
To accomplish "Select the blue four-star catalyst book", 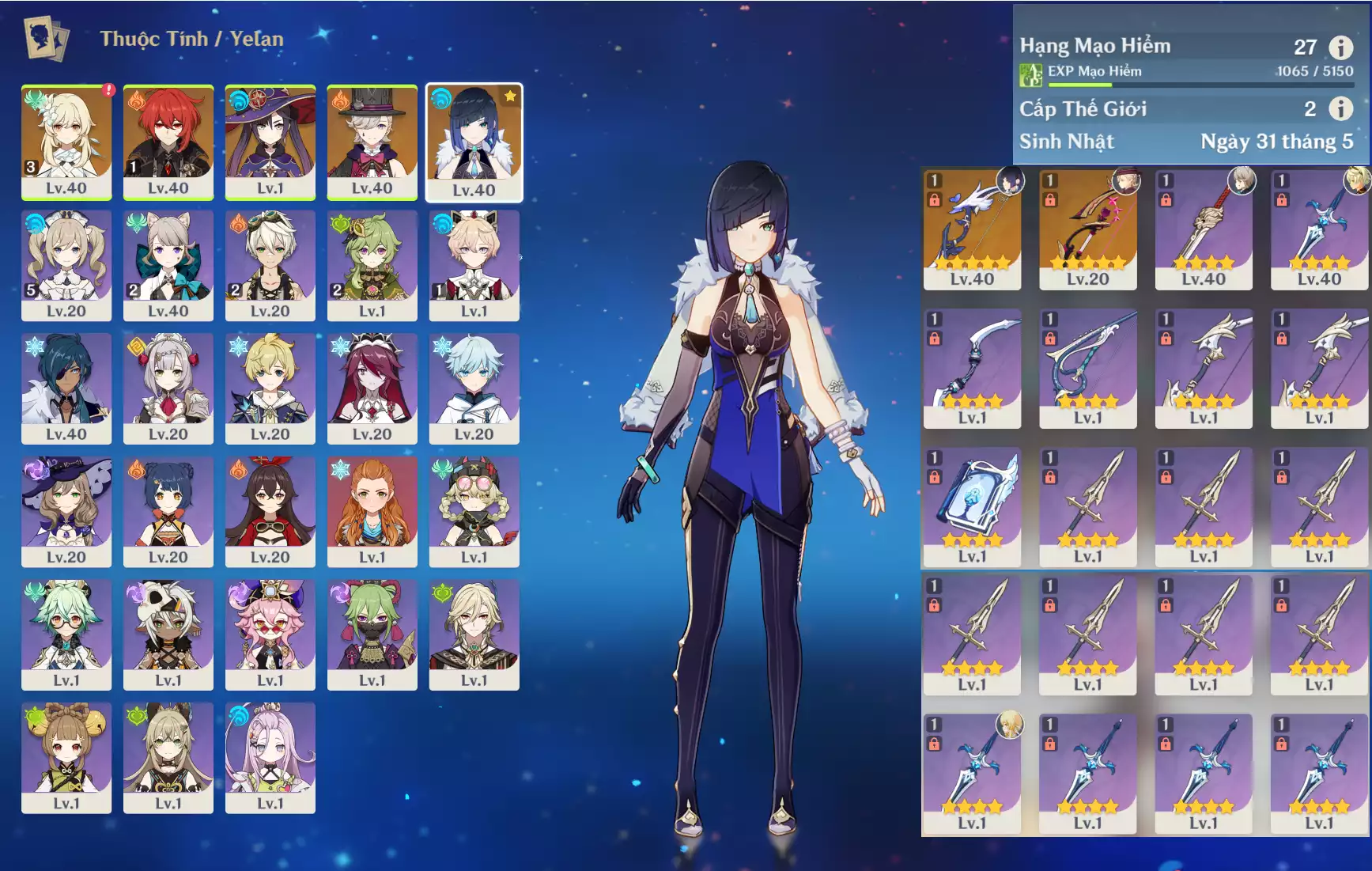I will [972, 506].
